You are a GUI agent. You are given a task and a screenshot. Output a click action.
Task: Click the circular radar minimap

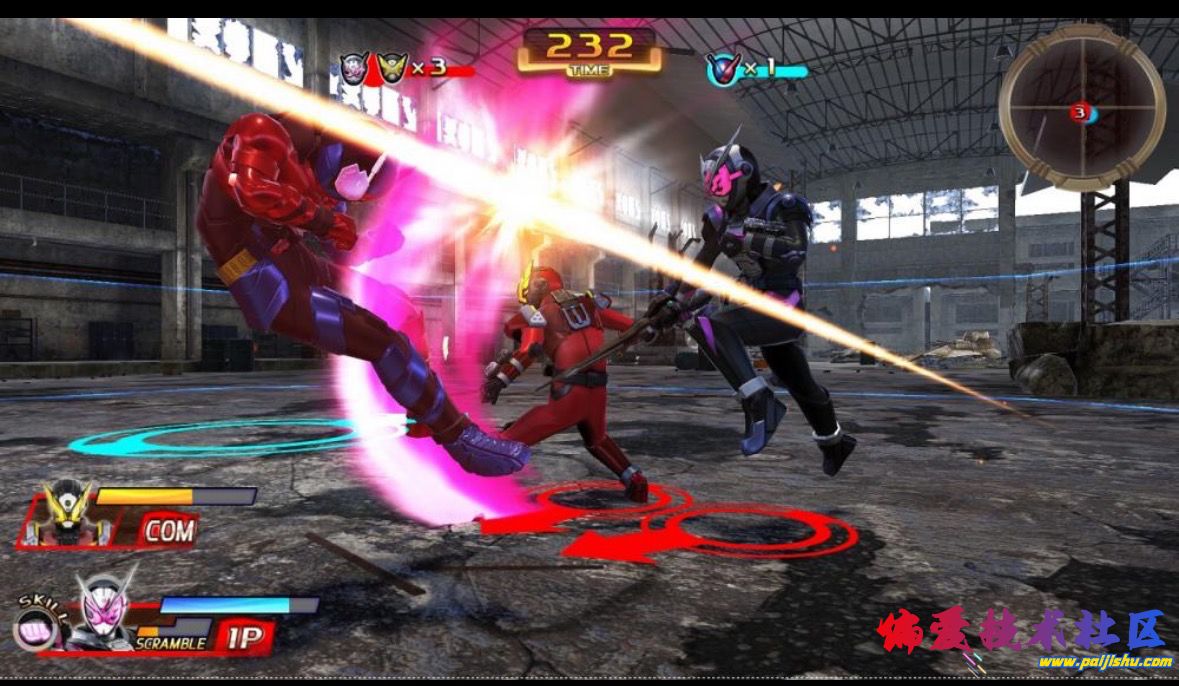click(x=1082, y=107)
